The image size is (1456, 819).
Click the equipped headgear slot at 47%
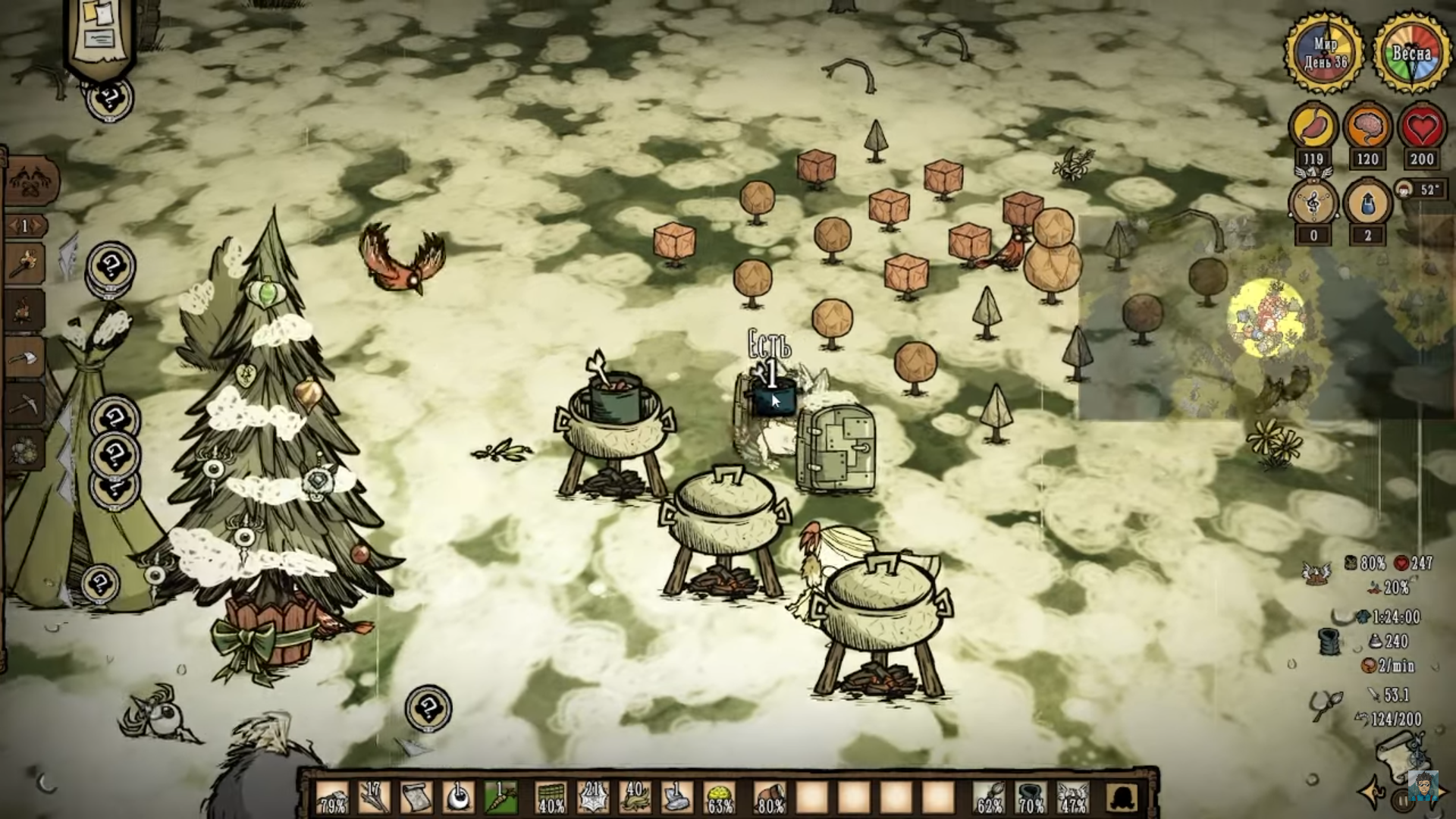coord(1072,797)
